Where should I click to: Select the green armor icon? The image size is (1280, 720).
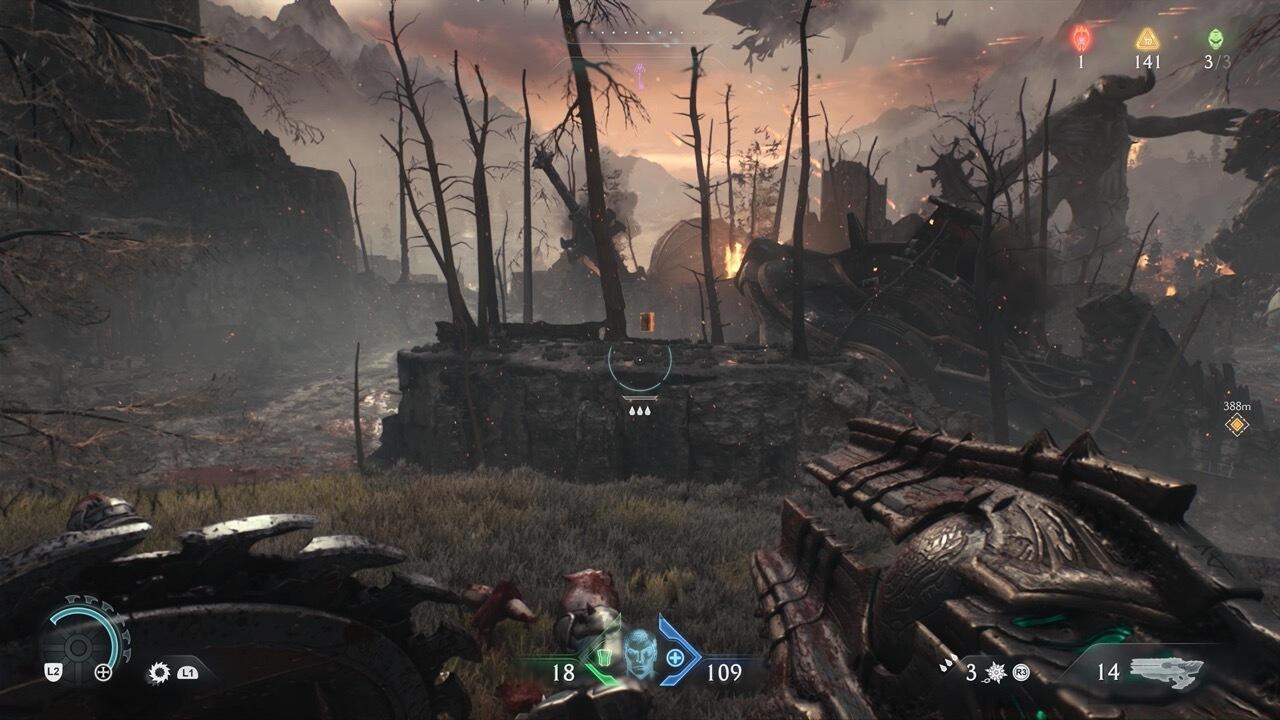tap(604, 658)
